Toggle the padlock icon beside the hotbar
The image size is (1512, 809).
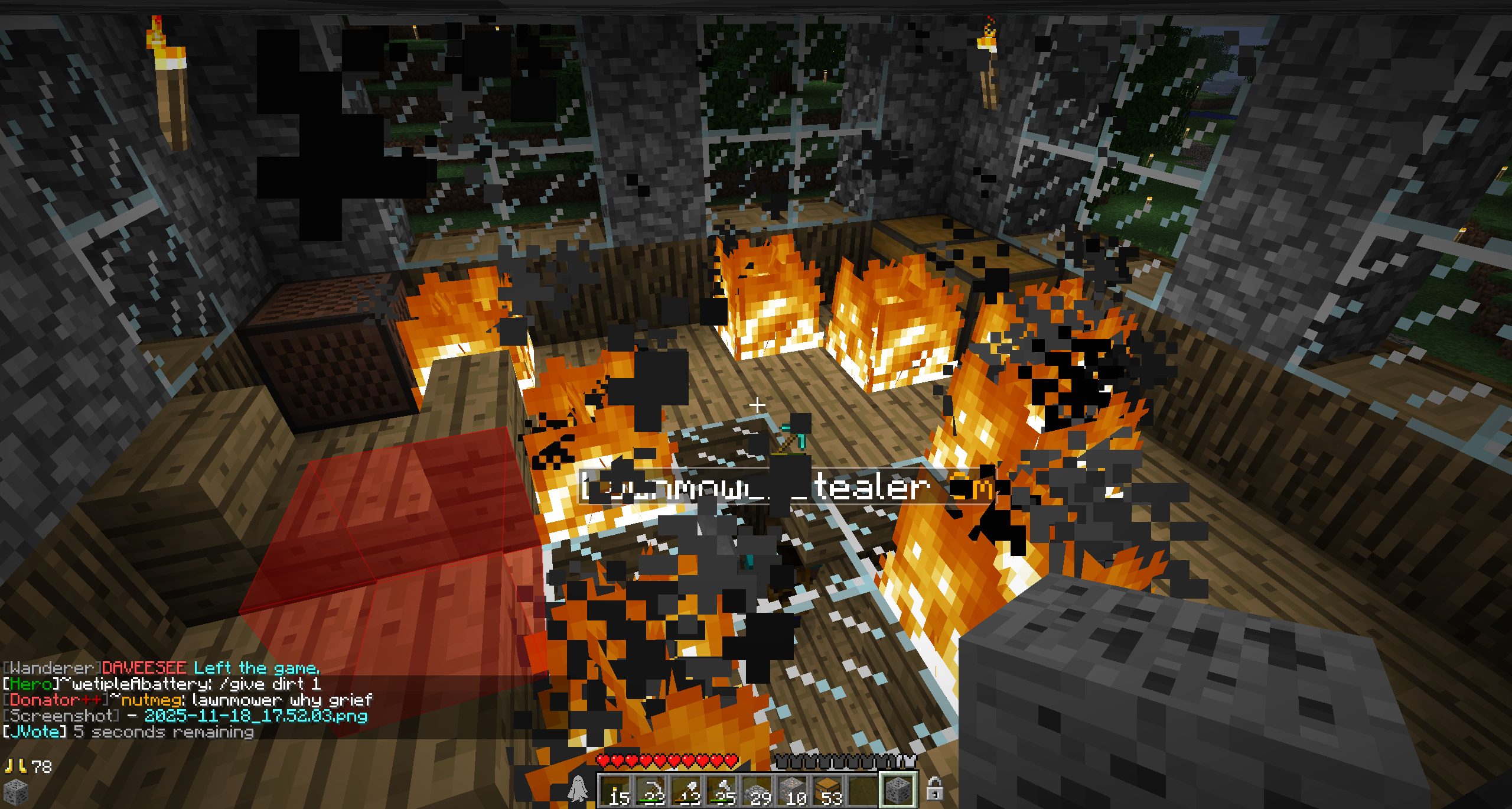934,789
